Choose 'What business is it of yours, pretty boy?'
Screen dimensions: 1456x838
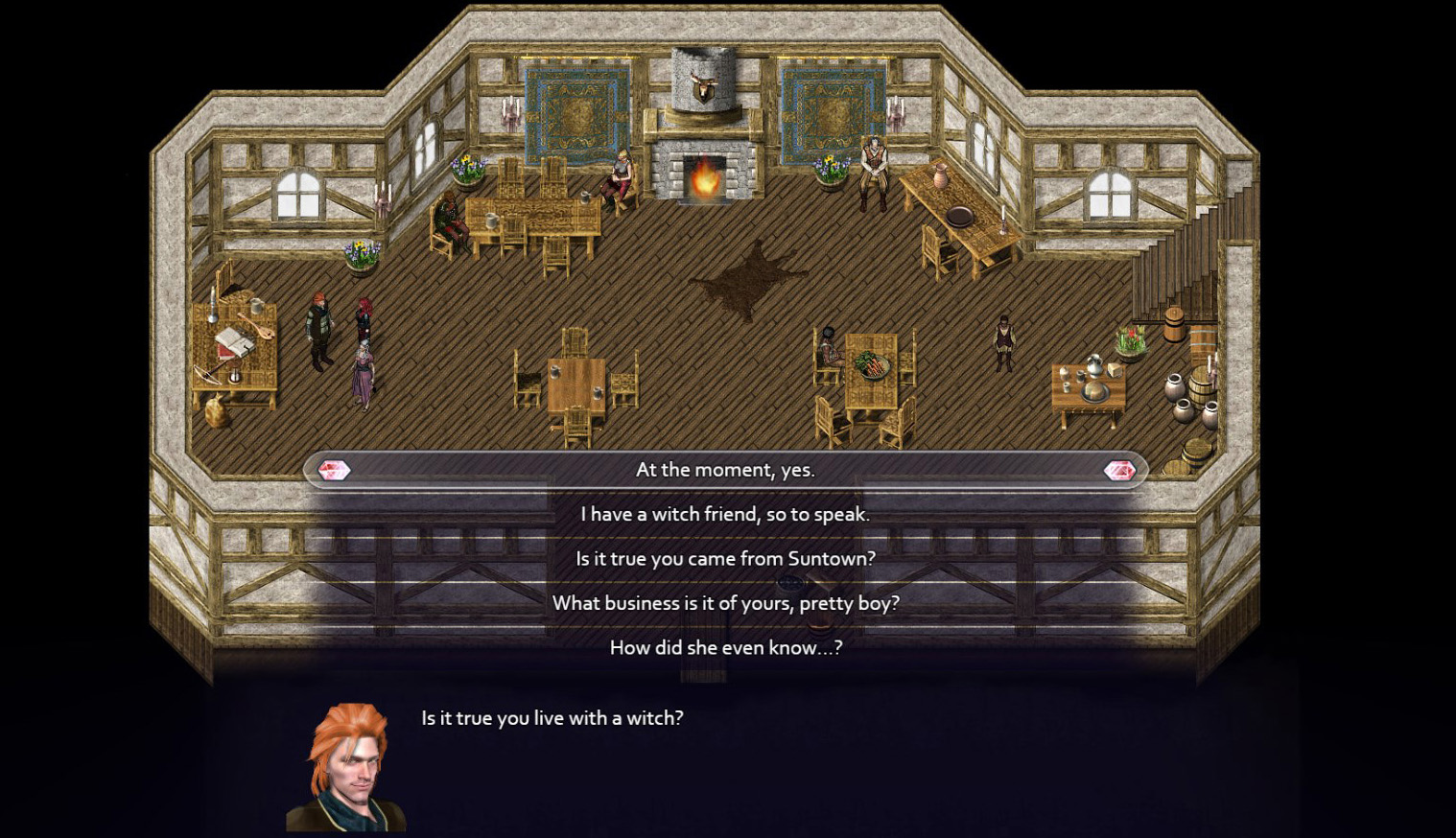coord(725,603)
